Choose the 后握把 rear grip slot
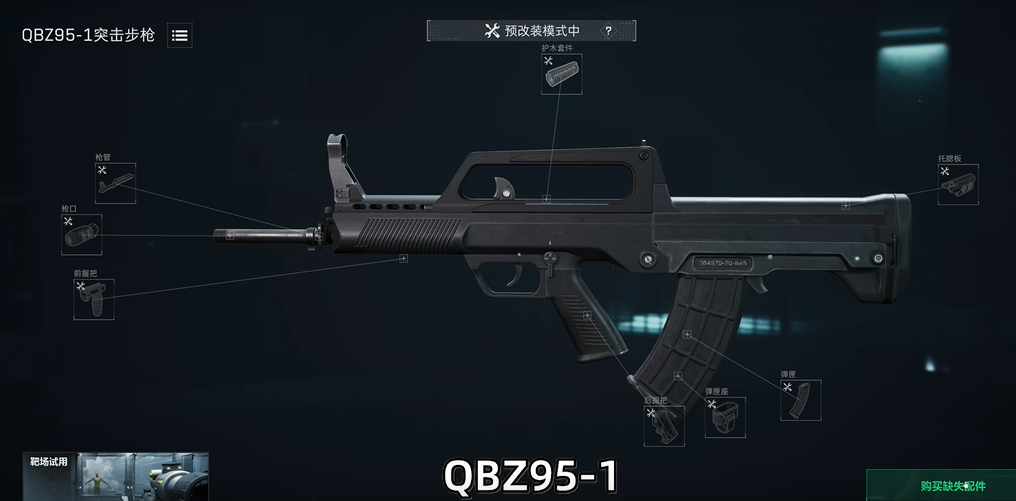The height and width of the screenshot is (501, 1016). (x=661, y=425)
